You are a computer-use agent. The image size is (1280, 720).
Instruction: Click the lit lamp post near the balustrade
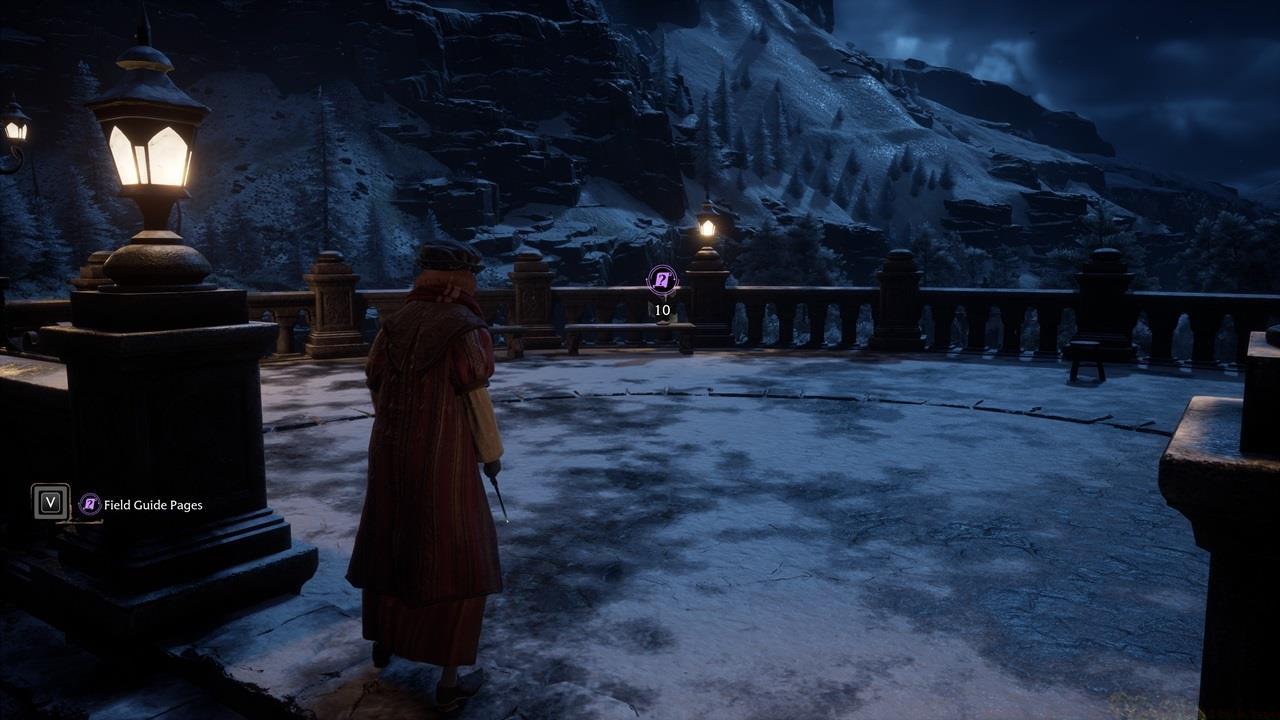706,227
